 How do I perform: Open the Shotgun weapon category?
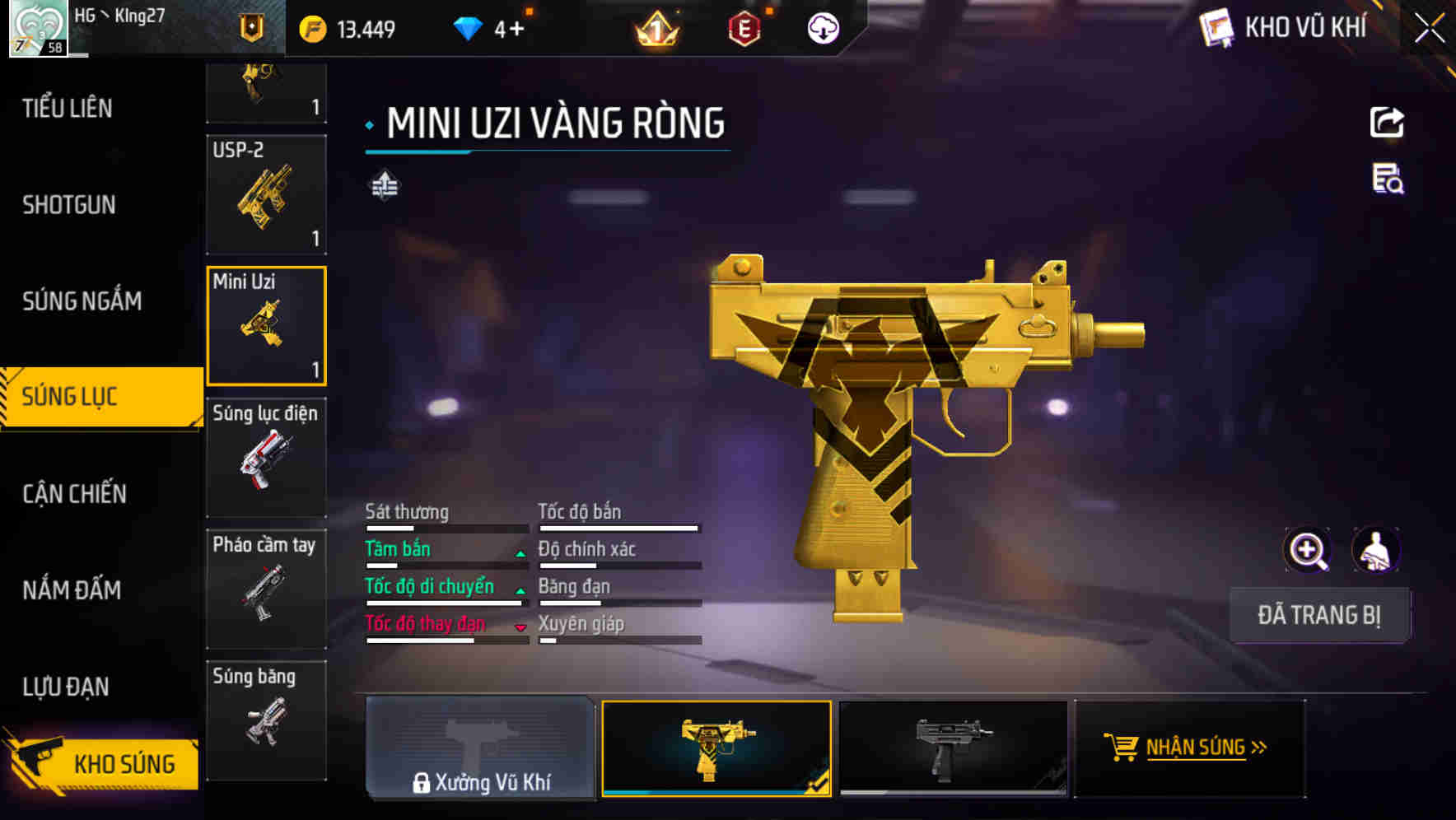click(69, 204)
